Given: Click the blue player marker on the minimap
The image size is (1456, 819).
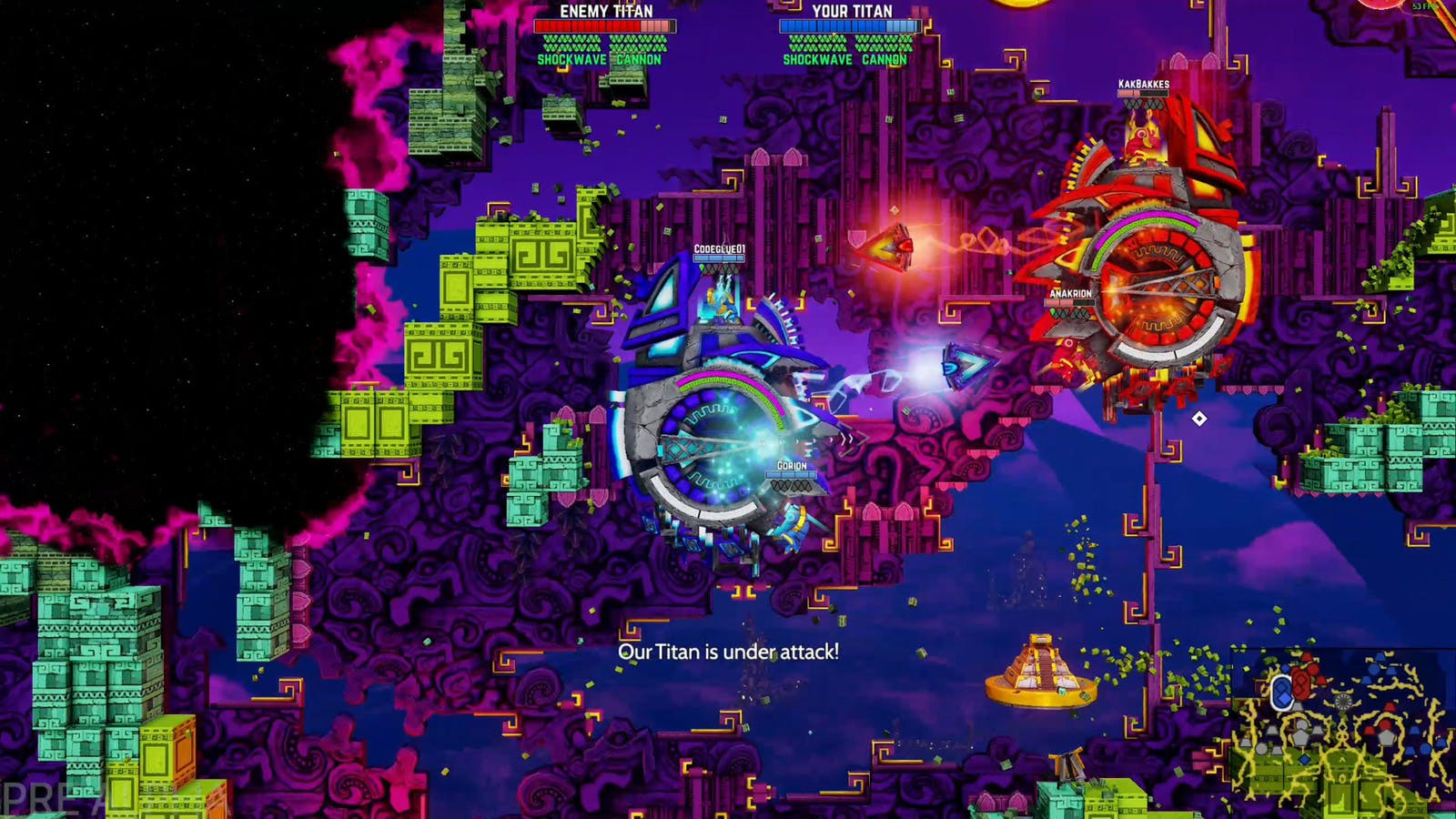Looking at the screenshot, I should [1282, 690].
